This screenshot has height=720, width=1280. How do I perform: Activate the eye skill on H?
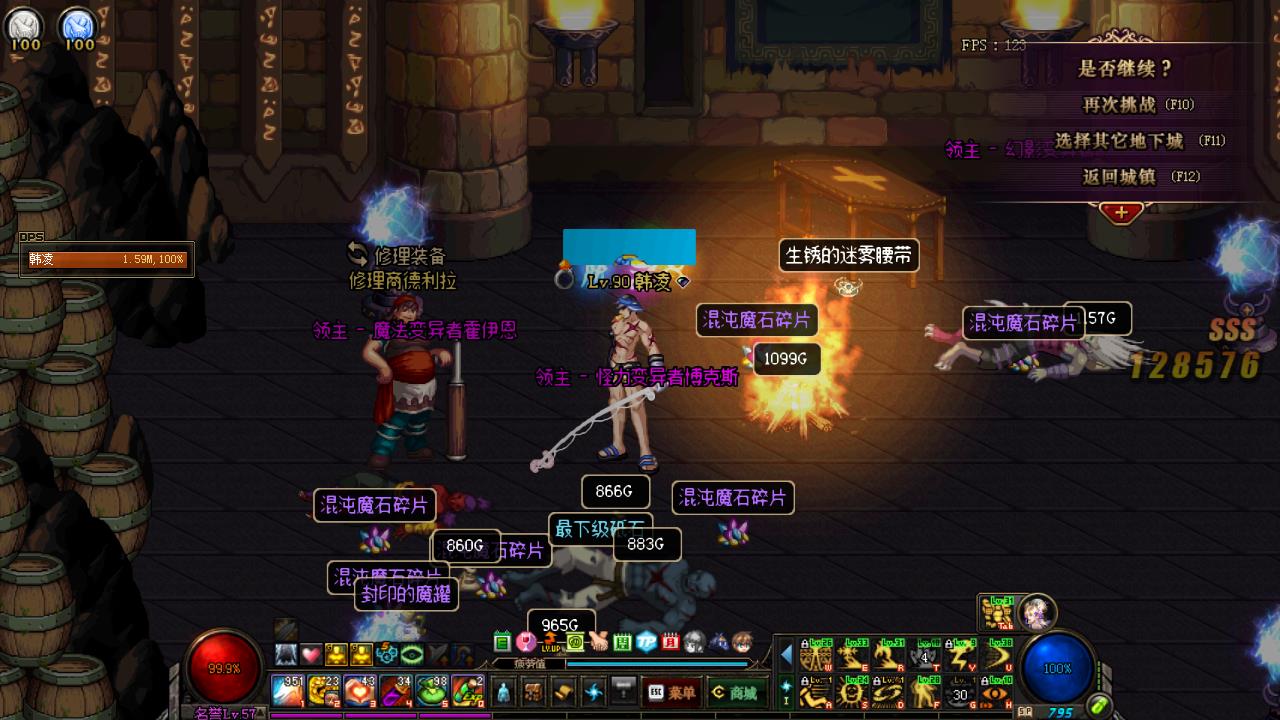tap(998, 691)
